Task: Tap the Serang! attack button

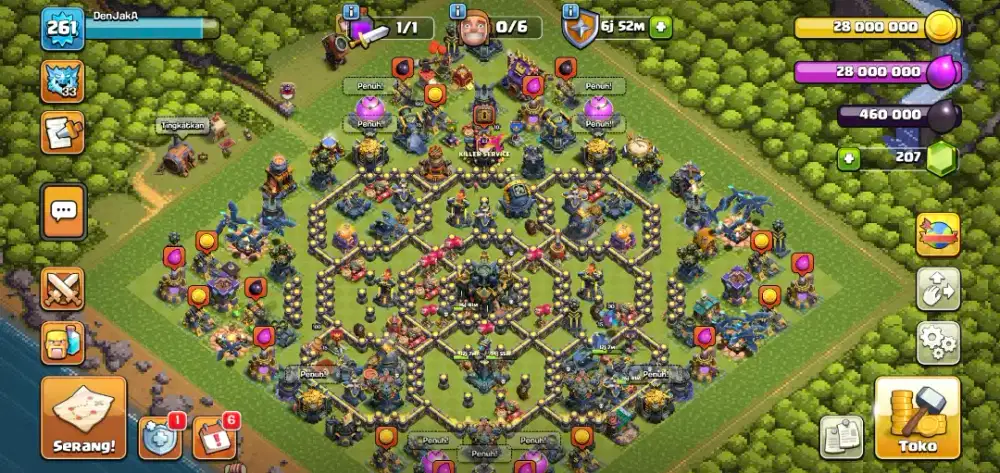Action: click(83, 416)
